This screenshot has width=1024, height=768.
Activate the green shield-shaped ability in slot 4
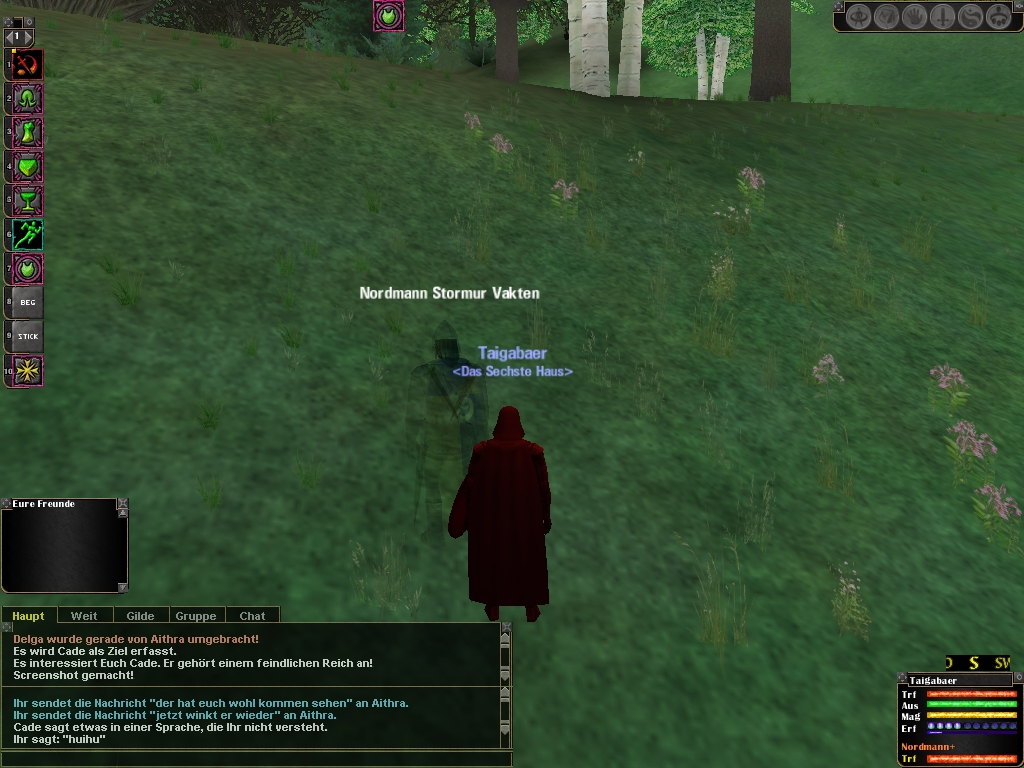[x=27, y=167]
